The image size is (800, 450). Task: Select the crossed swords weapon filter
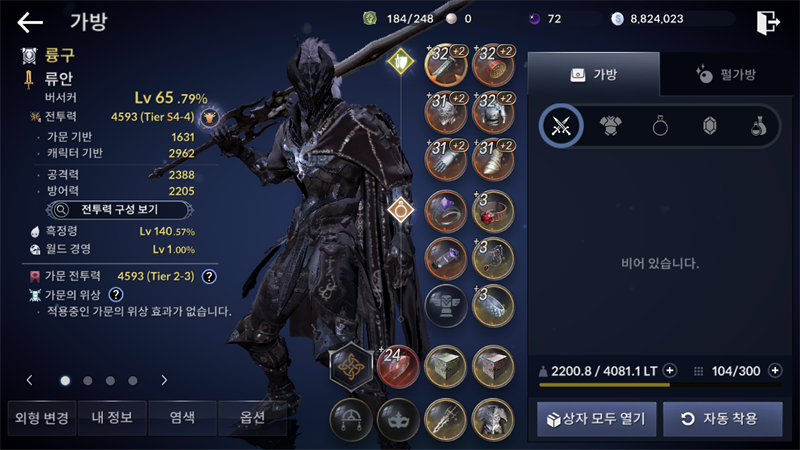coord(561,126)
